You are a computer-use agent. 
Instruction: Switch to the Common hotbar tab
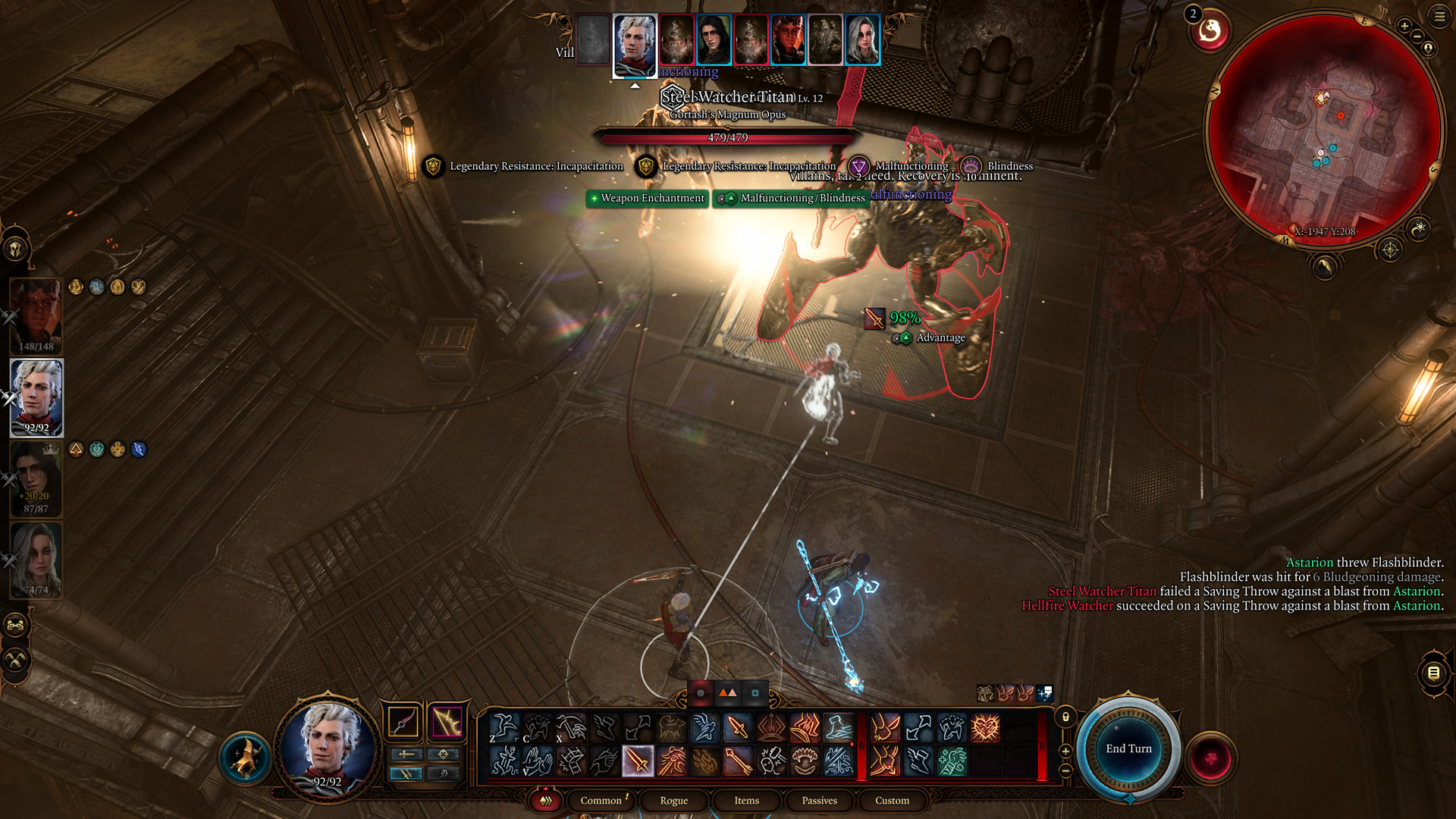601,801
